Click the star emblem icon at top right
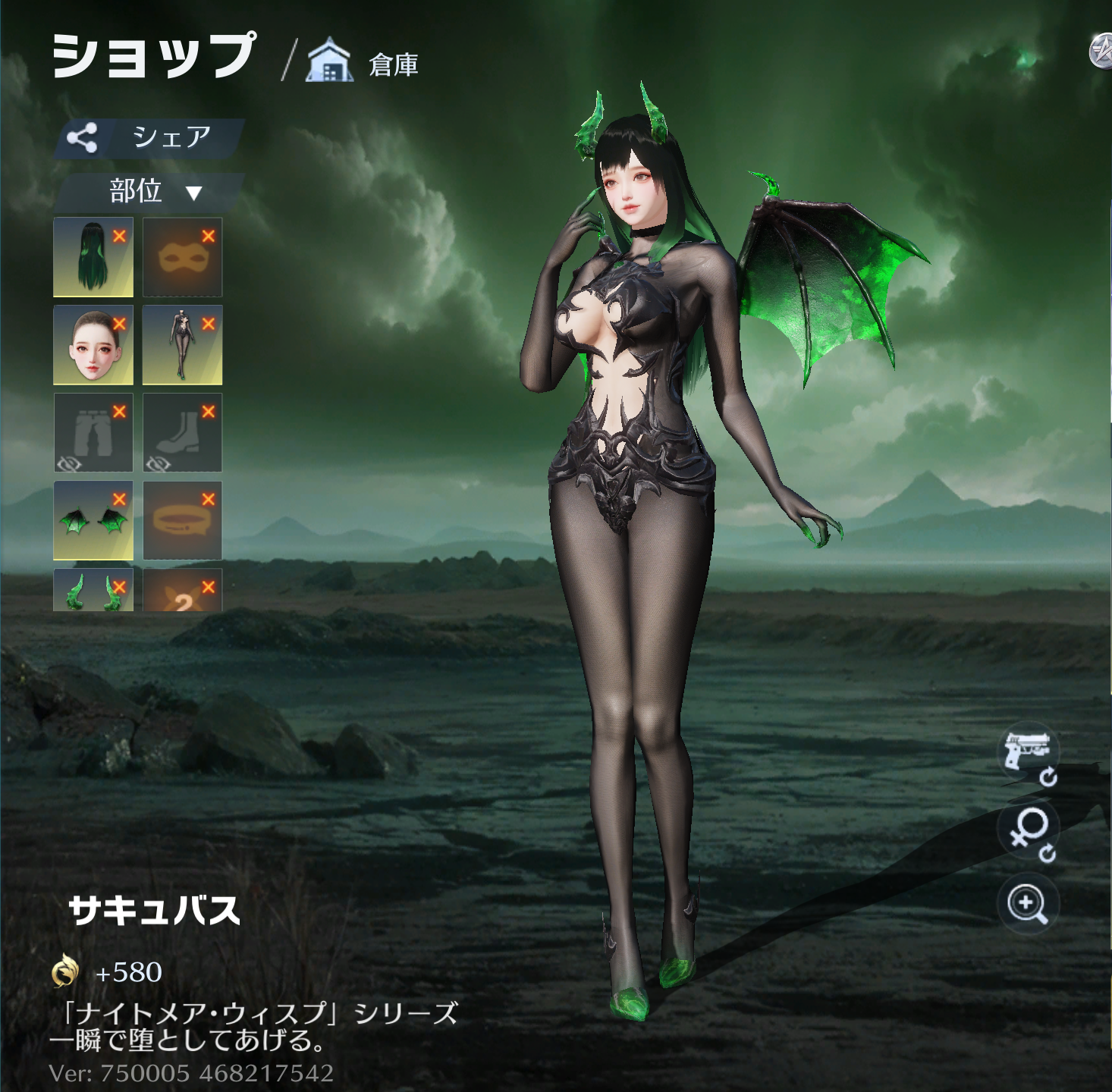The image size is (1112, 1092). click(x=1101, y=52)
